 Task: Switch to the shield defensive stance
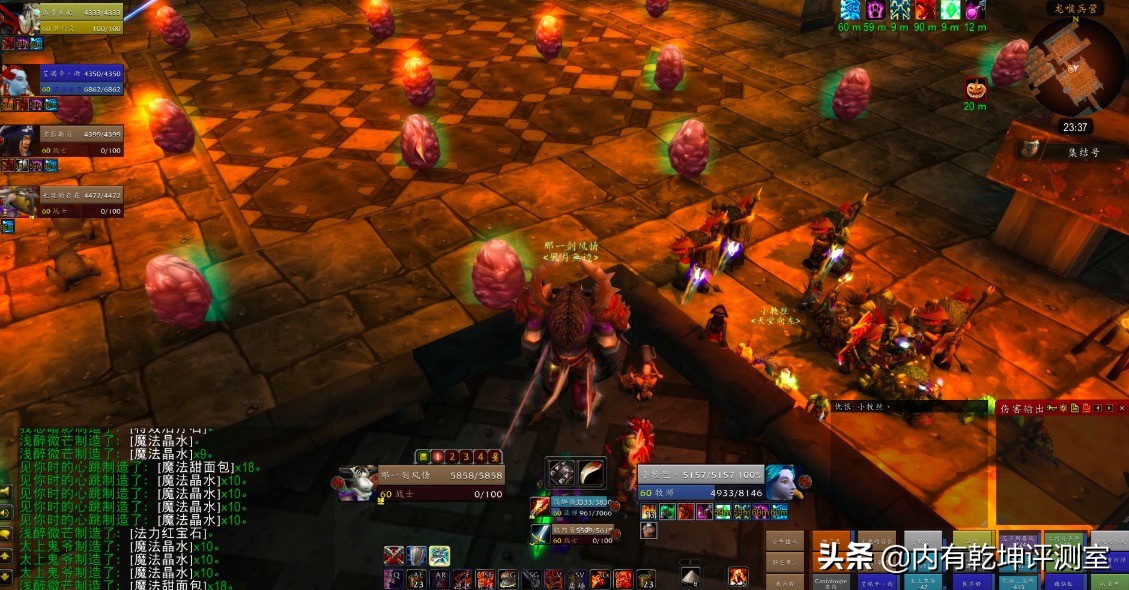[x=417, y=556]
